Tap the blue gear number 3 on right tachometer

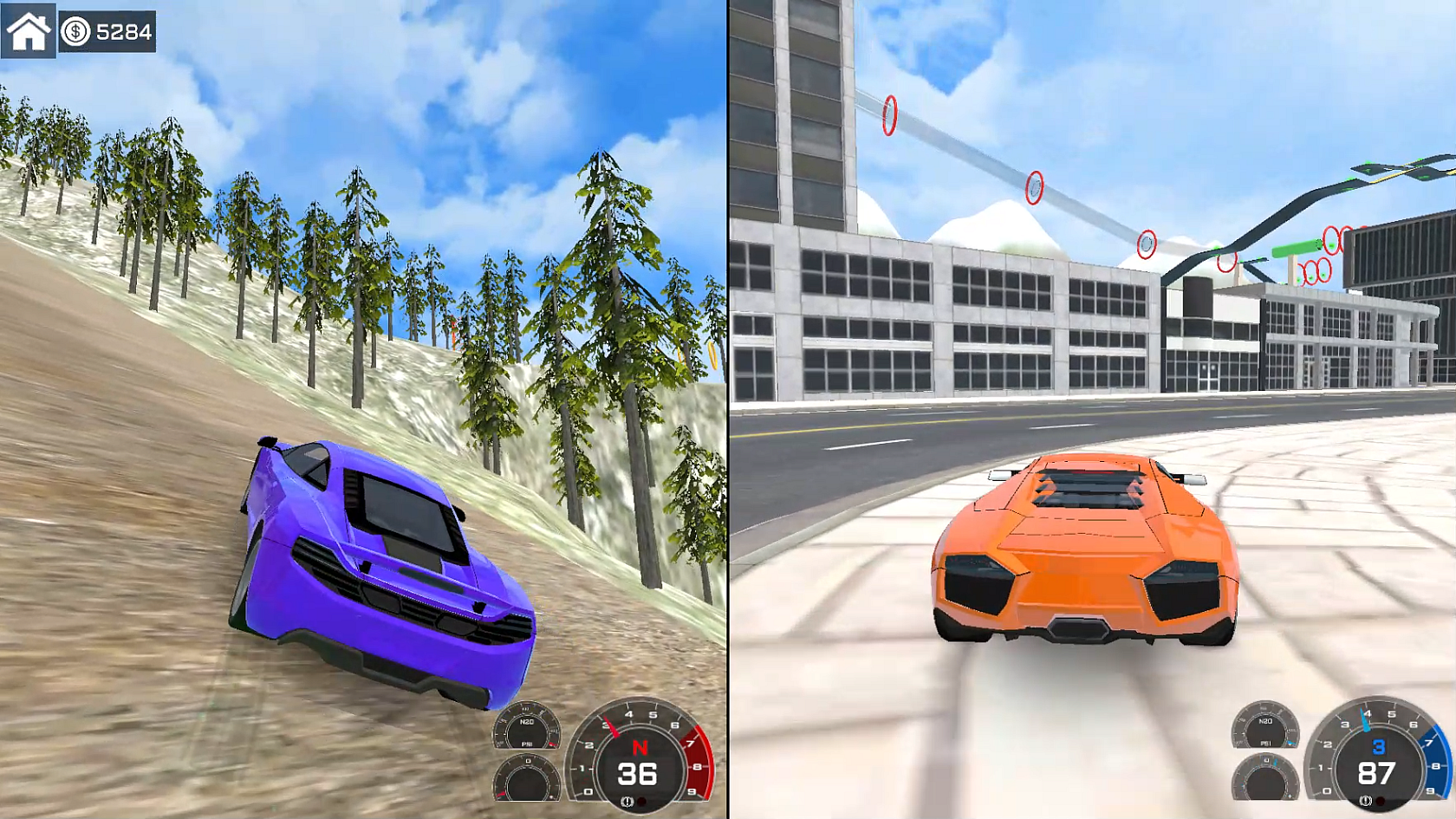(1378, 747)
